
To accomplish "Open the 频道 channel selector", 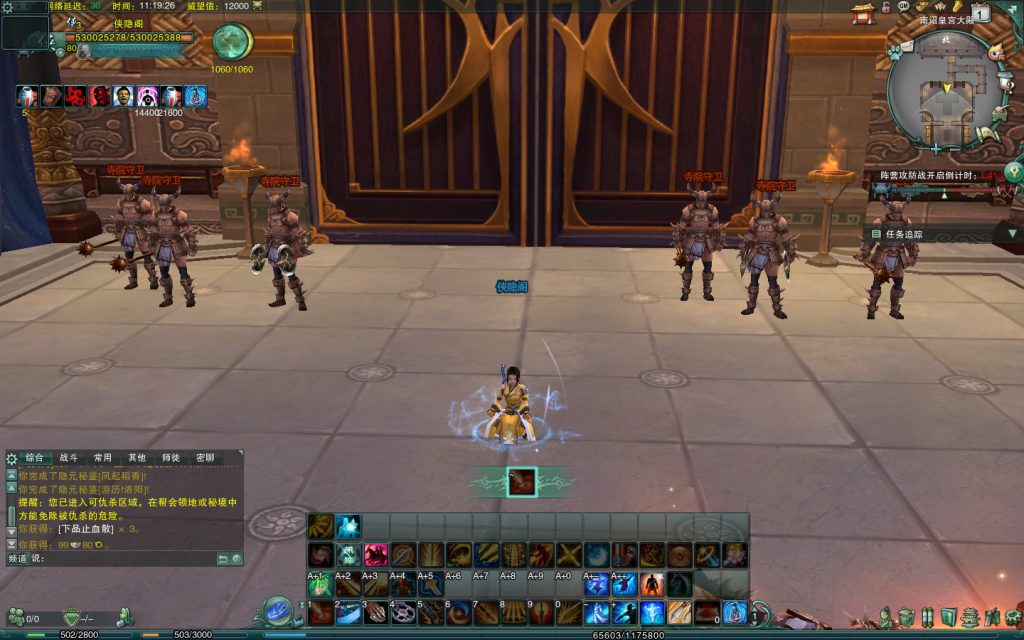I will [x=17, y=558].
